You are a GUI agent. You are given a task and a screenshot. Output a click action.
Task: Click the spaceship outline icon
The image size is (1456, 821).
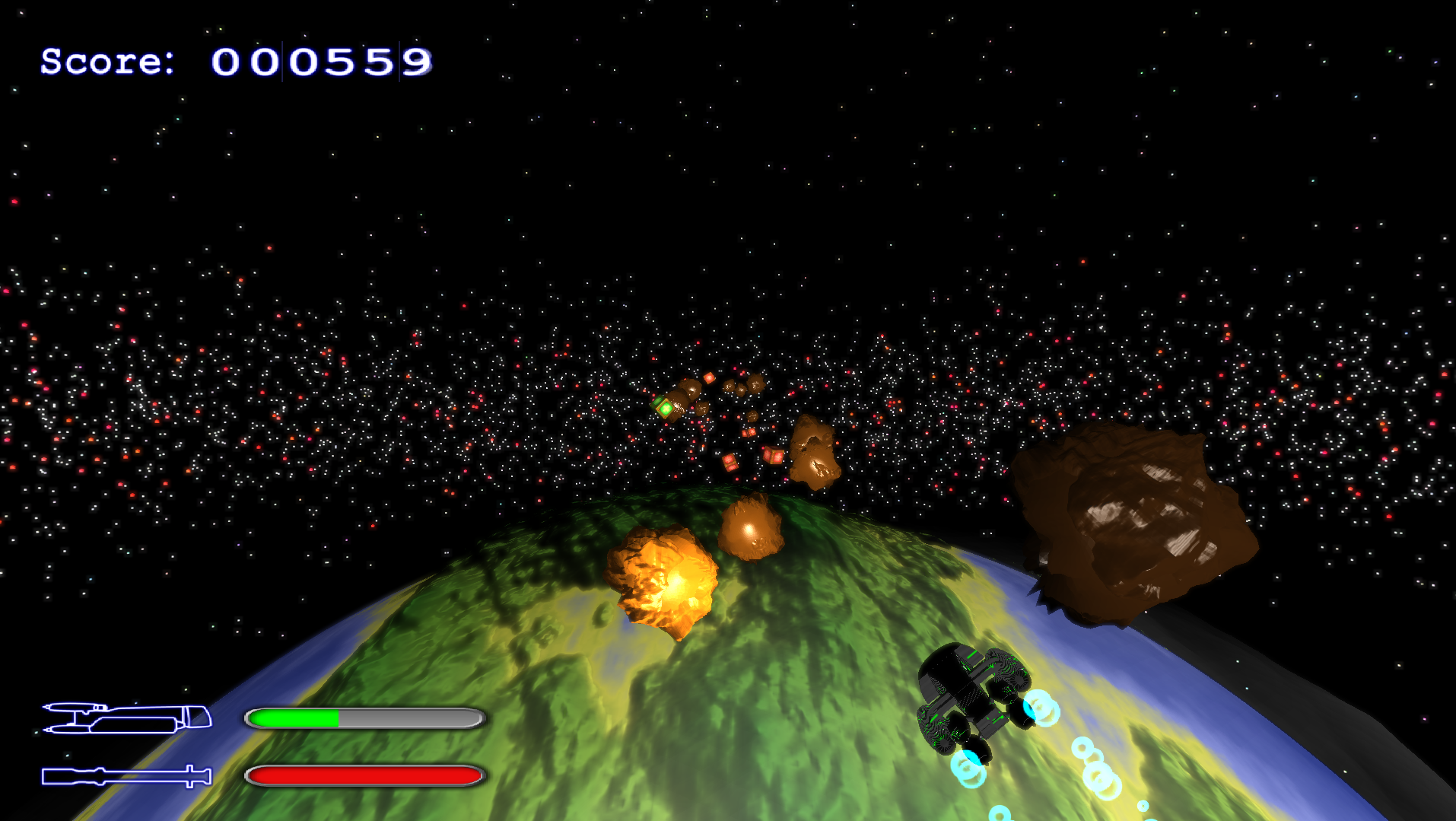(x=126, y=718)
